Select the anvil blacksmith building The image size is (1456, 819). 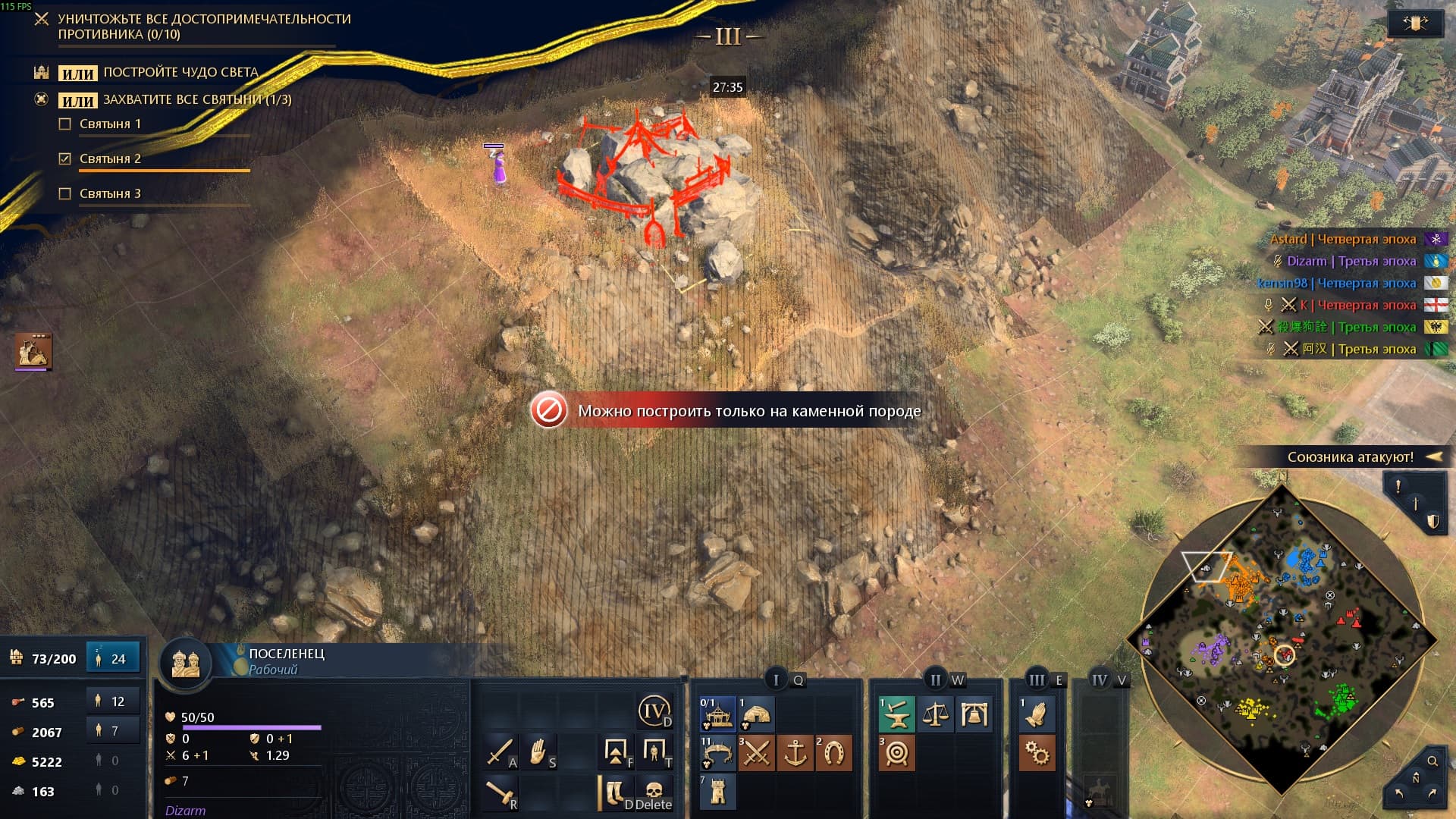(896, 714)
